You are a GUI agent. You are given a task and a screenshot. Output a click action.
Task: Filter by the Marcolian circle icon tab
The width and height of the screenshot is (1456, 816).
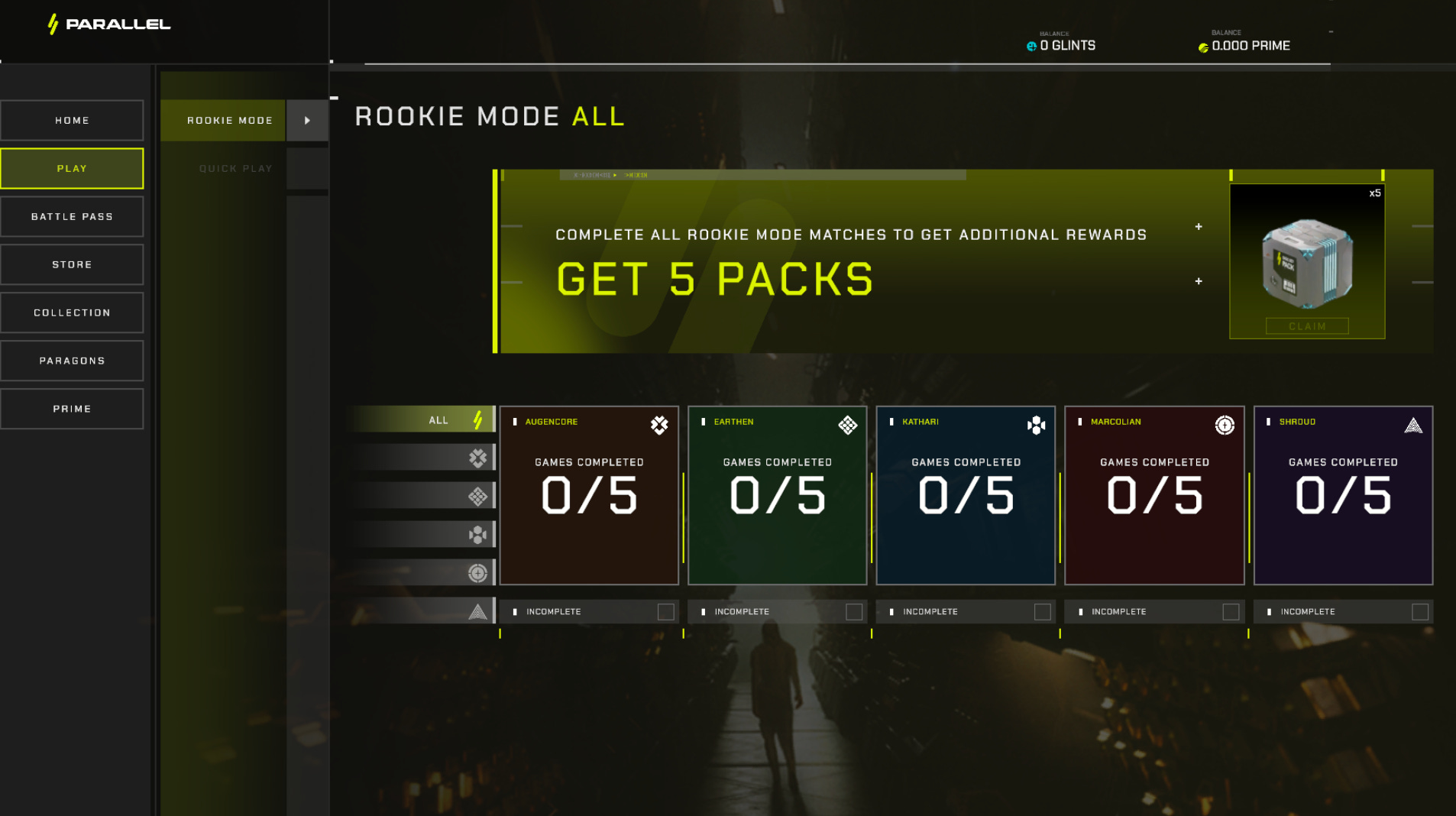pyautogui.click(x=477, y=572)
